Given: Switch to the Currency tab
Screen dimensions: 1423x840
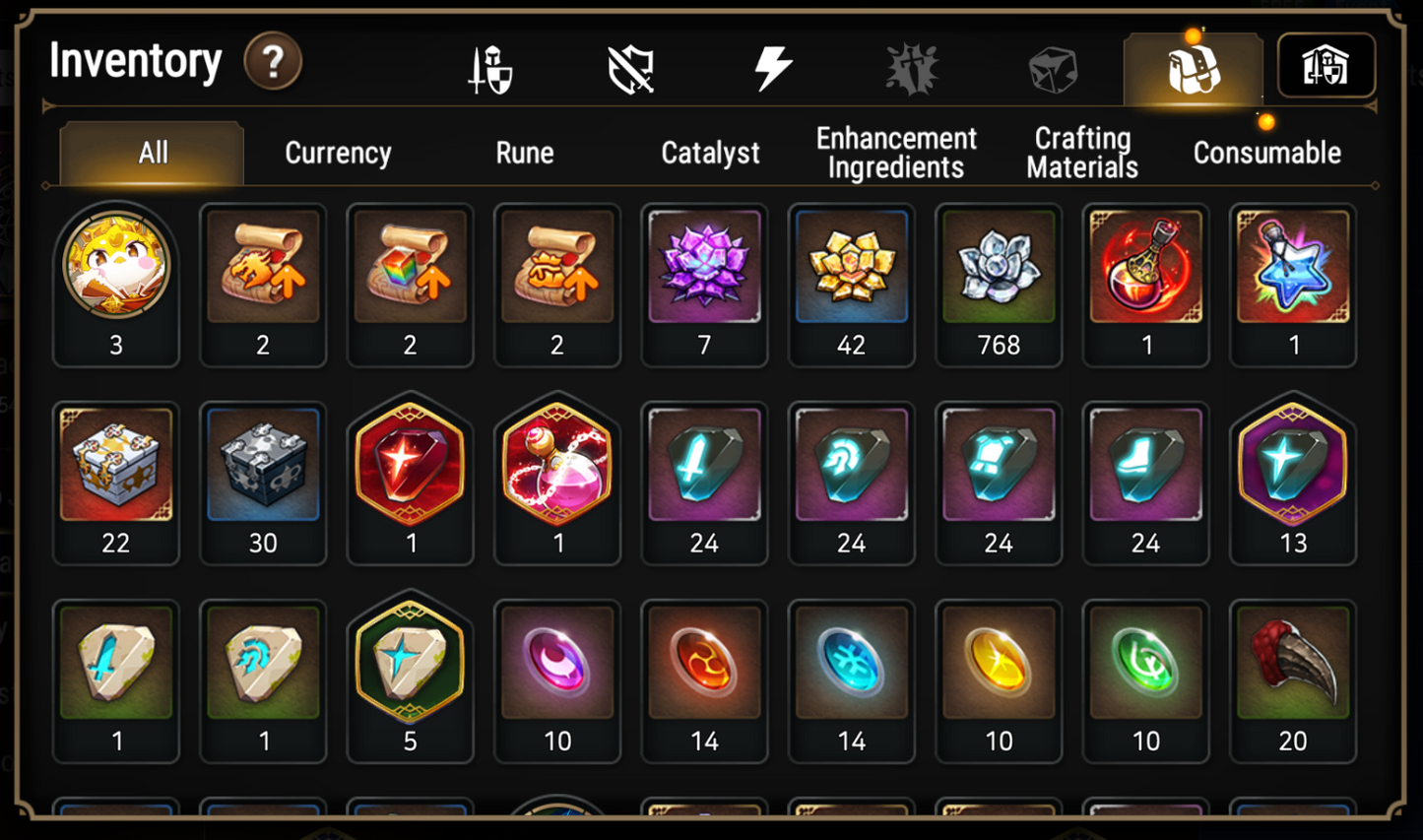Looking at the screenshot, I should 338,153.
